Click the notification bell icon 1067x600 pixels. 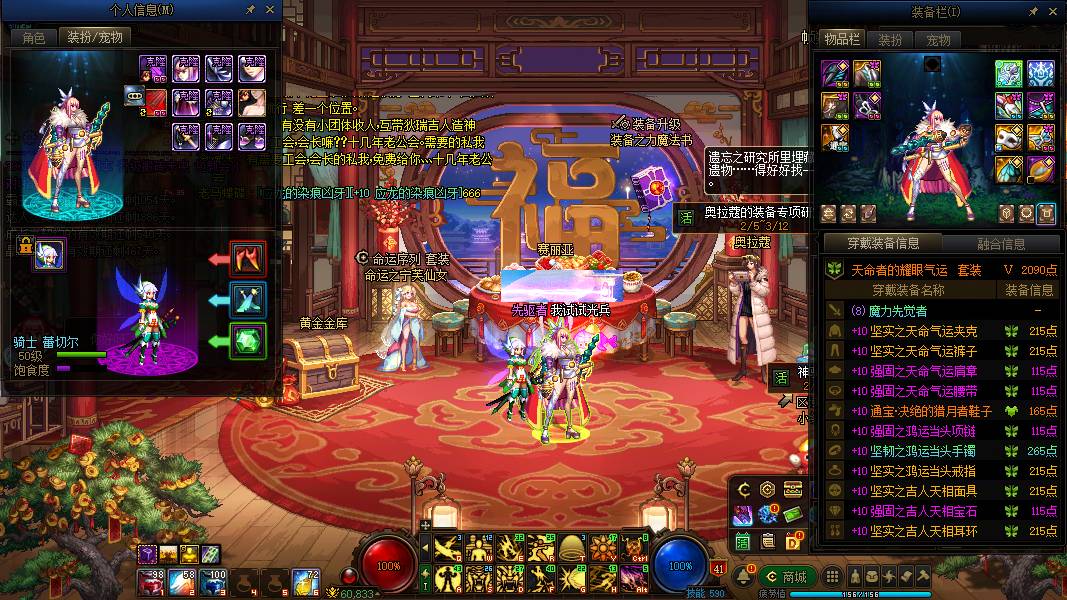point(745,577)
